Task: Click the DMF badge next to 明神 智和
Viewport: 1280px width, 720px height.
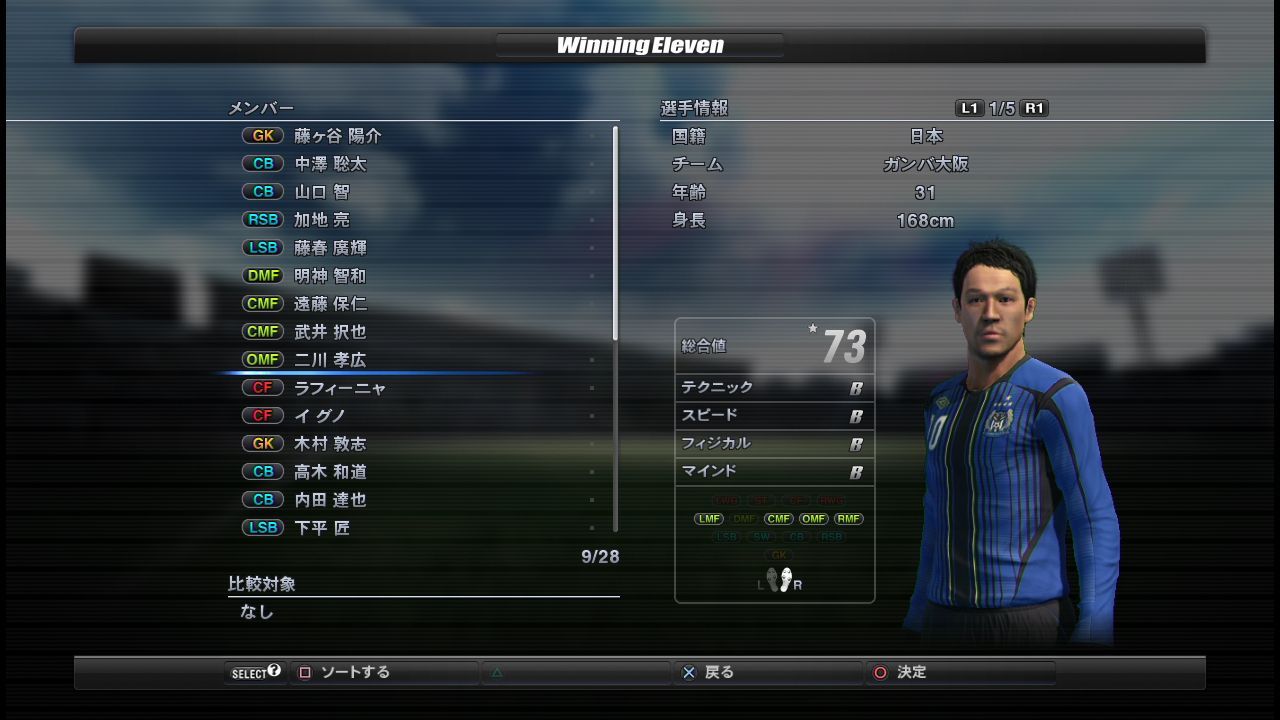Action: (x=262, y=275)
